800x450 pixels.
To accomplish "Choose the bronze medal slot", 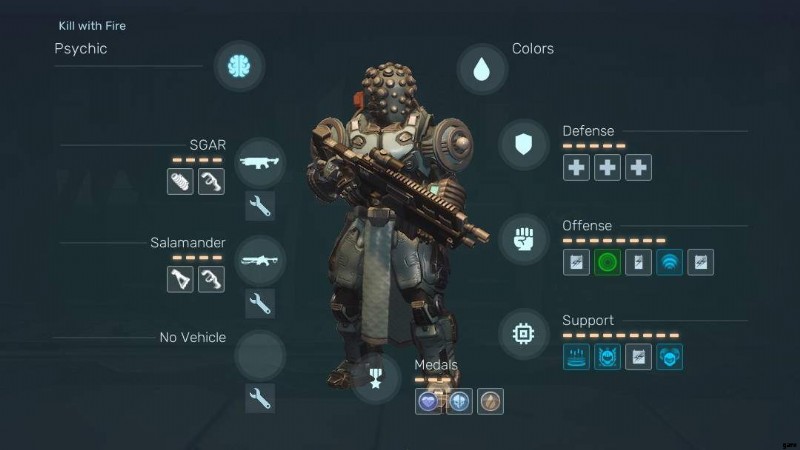I will [x=490, y=401].
